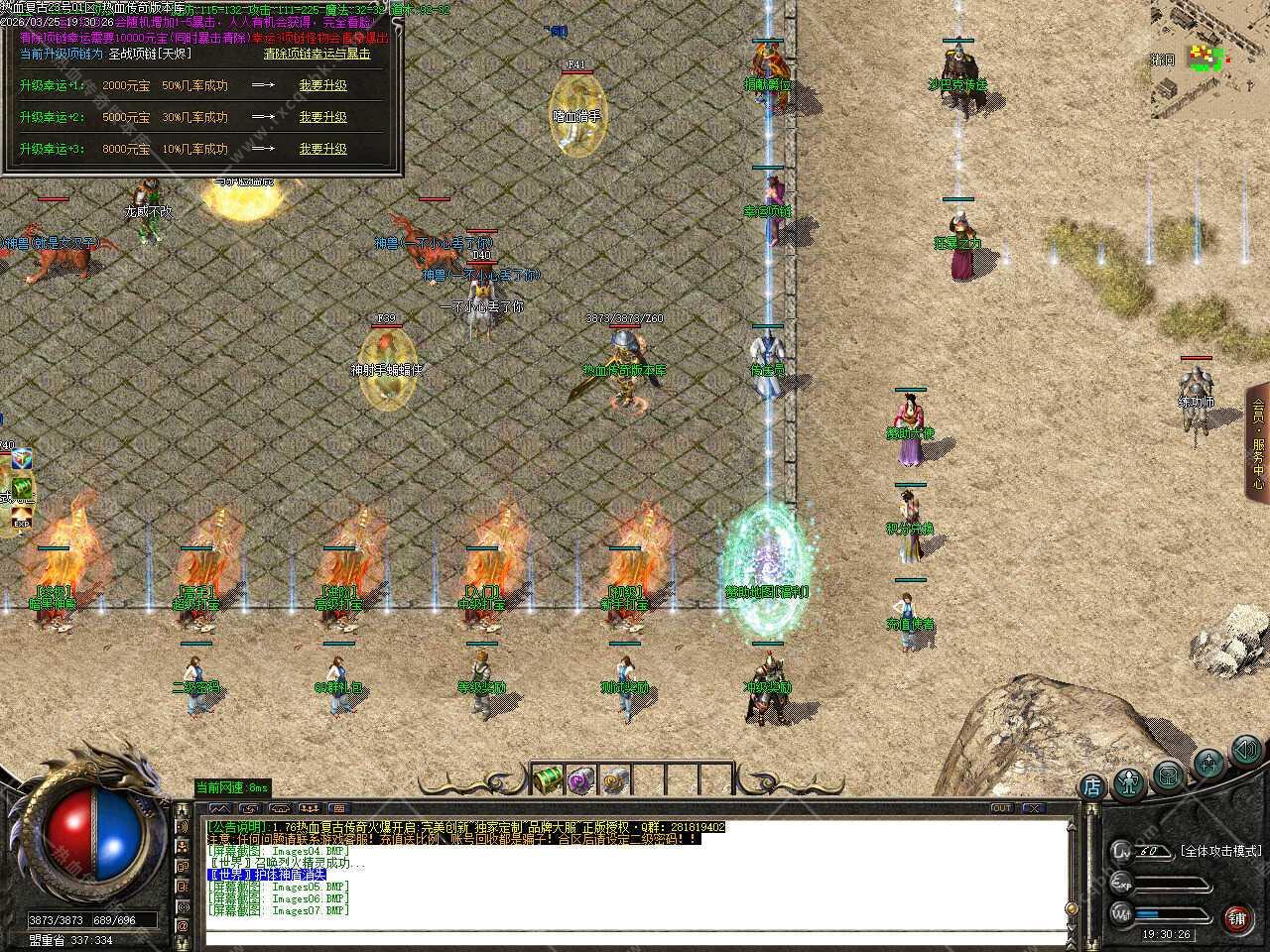Click the red 铺 stall button
Image resolution: width=1270 pixels, height=952 pixels.
point(1237,917)
